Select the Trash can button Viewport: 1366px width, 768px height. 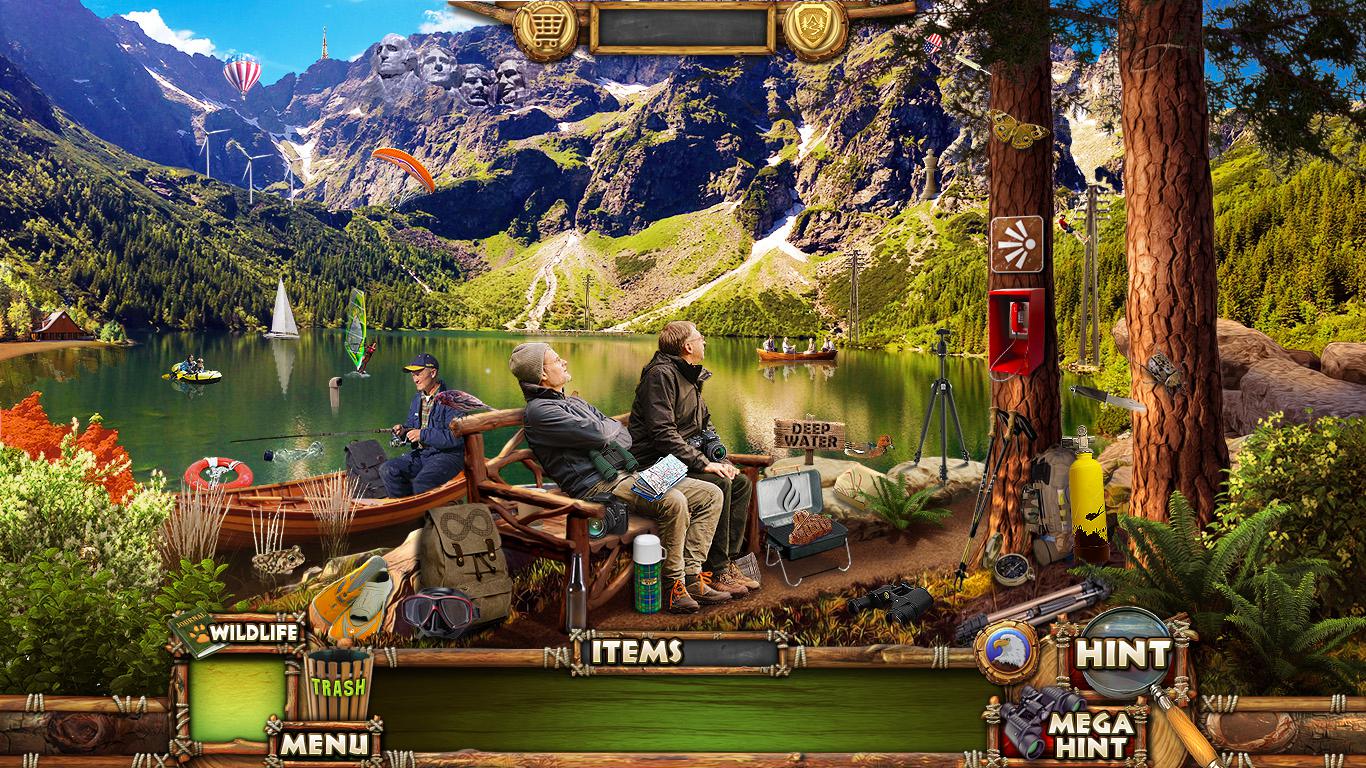338,684
